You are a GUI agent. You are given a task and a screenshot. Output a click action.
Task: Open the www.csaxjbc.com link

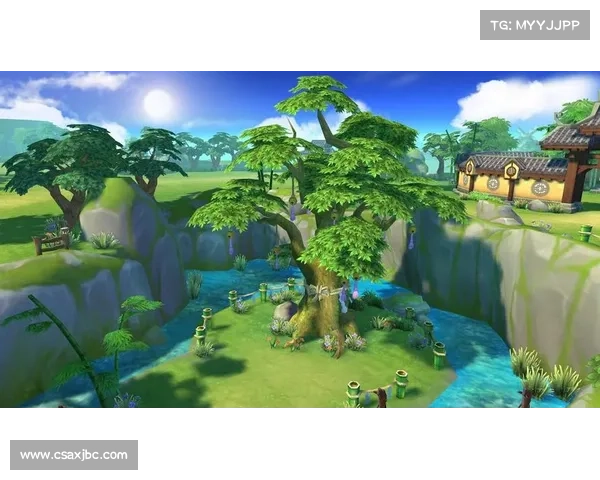75,455
